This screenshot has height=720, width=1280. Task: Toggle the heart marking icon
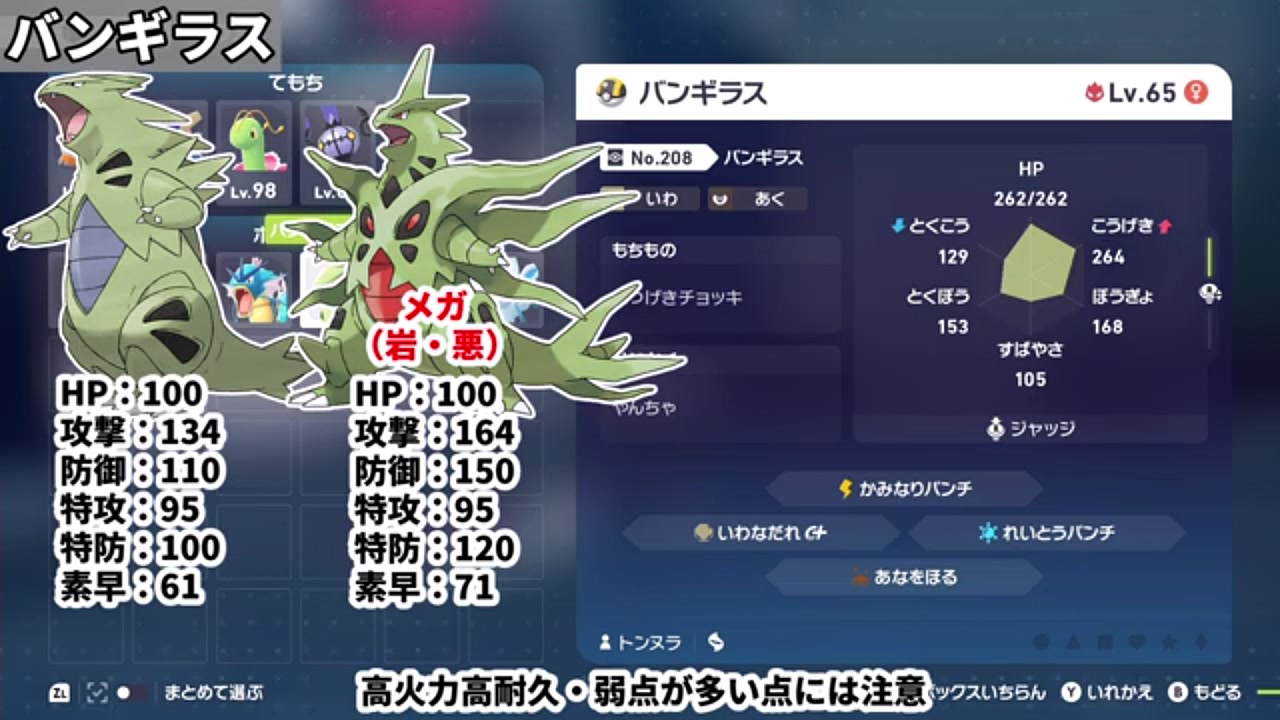pyautogui.click(x=1137, y=642)
